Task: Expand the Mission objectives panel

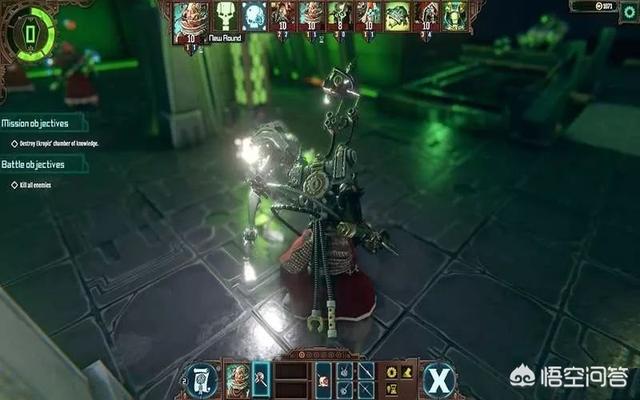Action: (x=40, y=124)
